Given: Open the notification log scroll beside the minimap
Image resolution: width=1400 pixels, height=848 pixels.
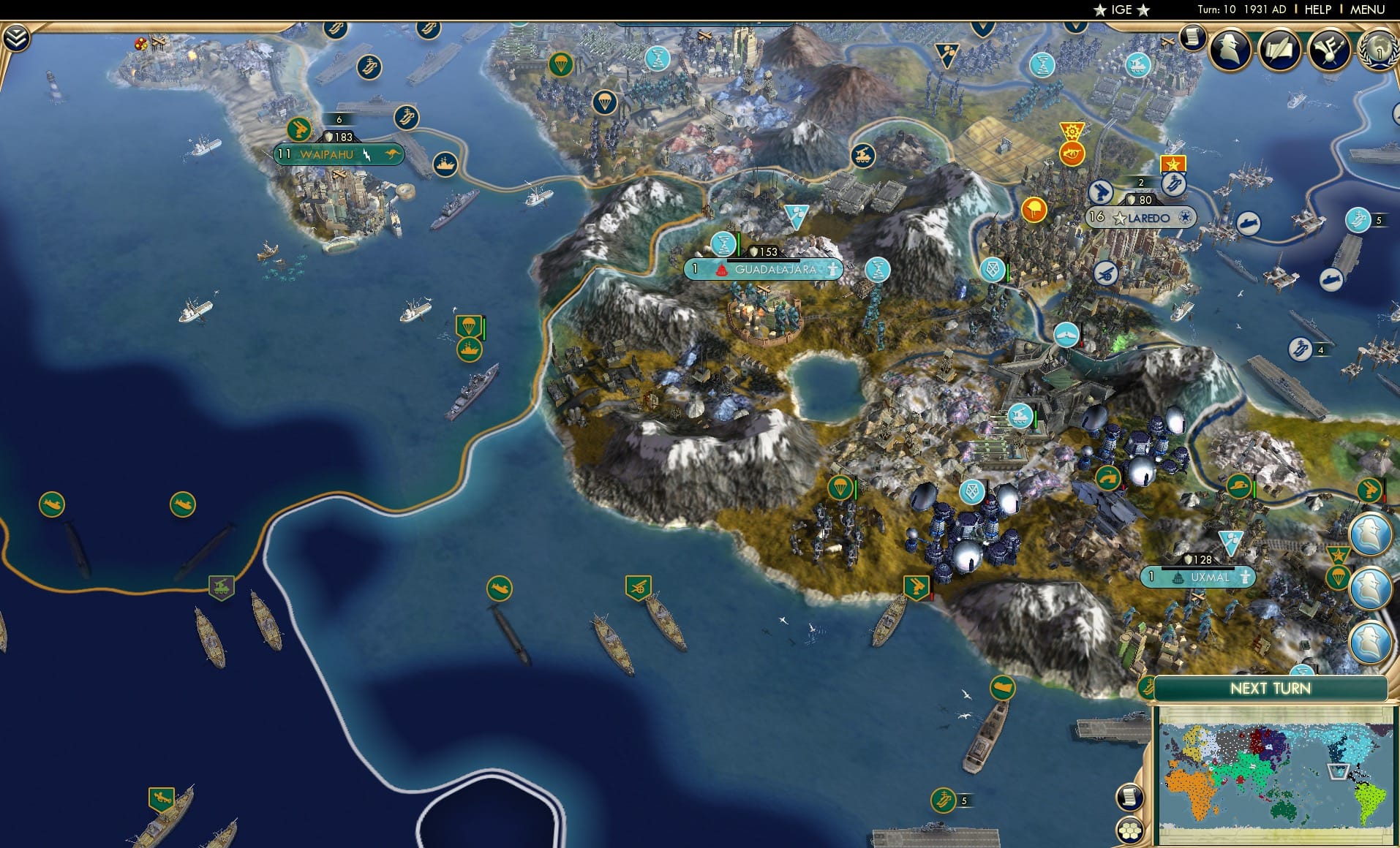Looking at the screenshot, I should [x=1129, y=797].
